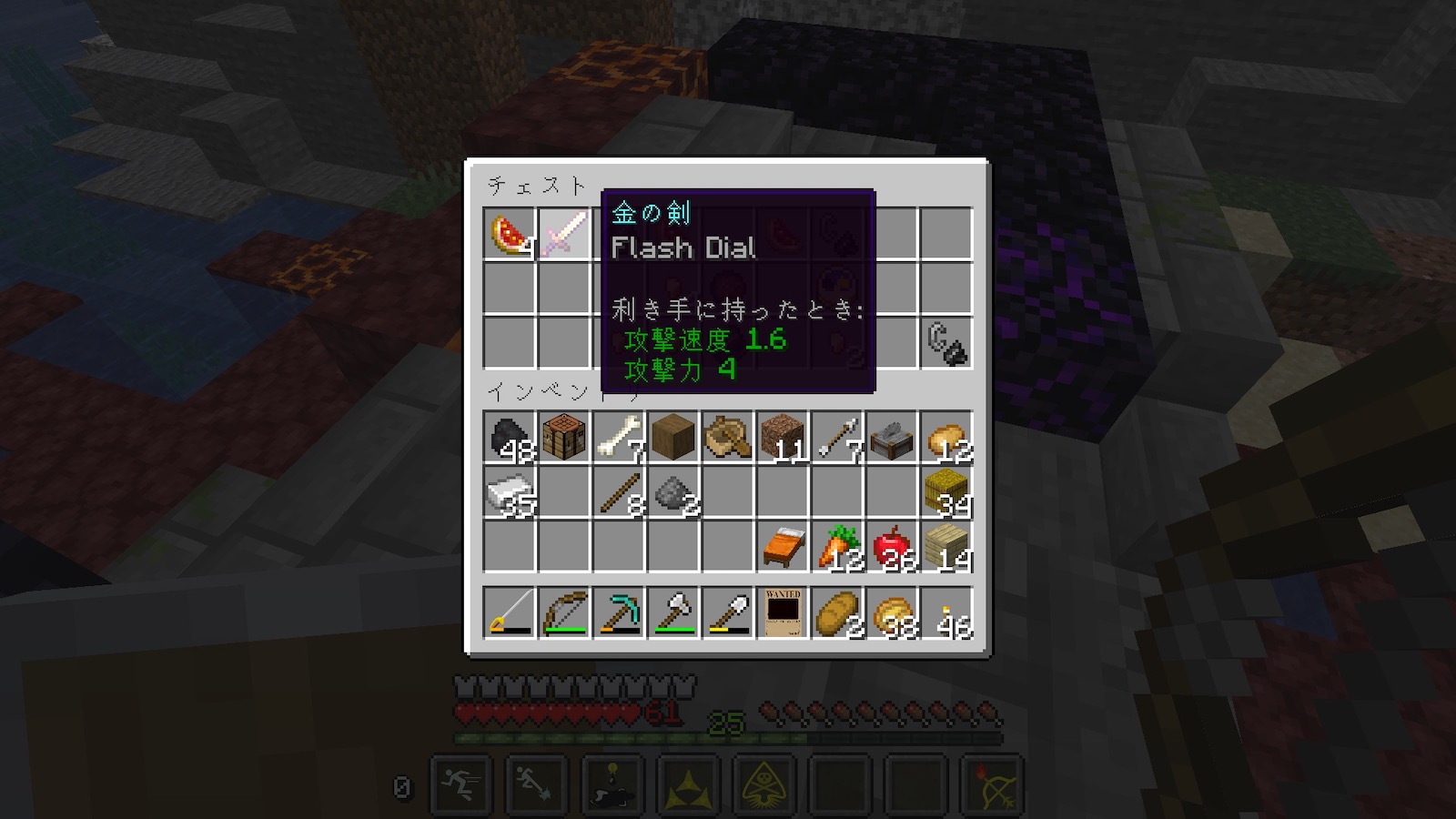Pick up the orange bed
The height and width of the screenshot is (819, 1456).
coord(783,547)
